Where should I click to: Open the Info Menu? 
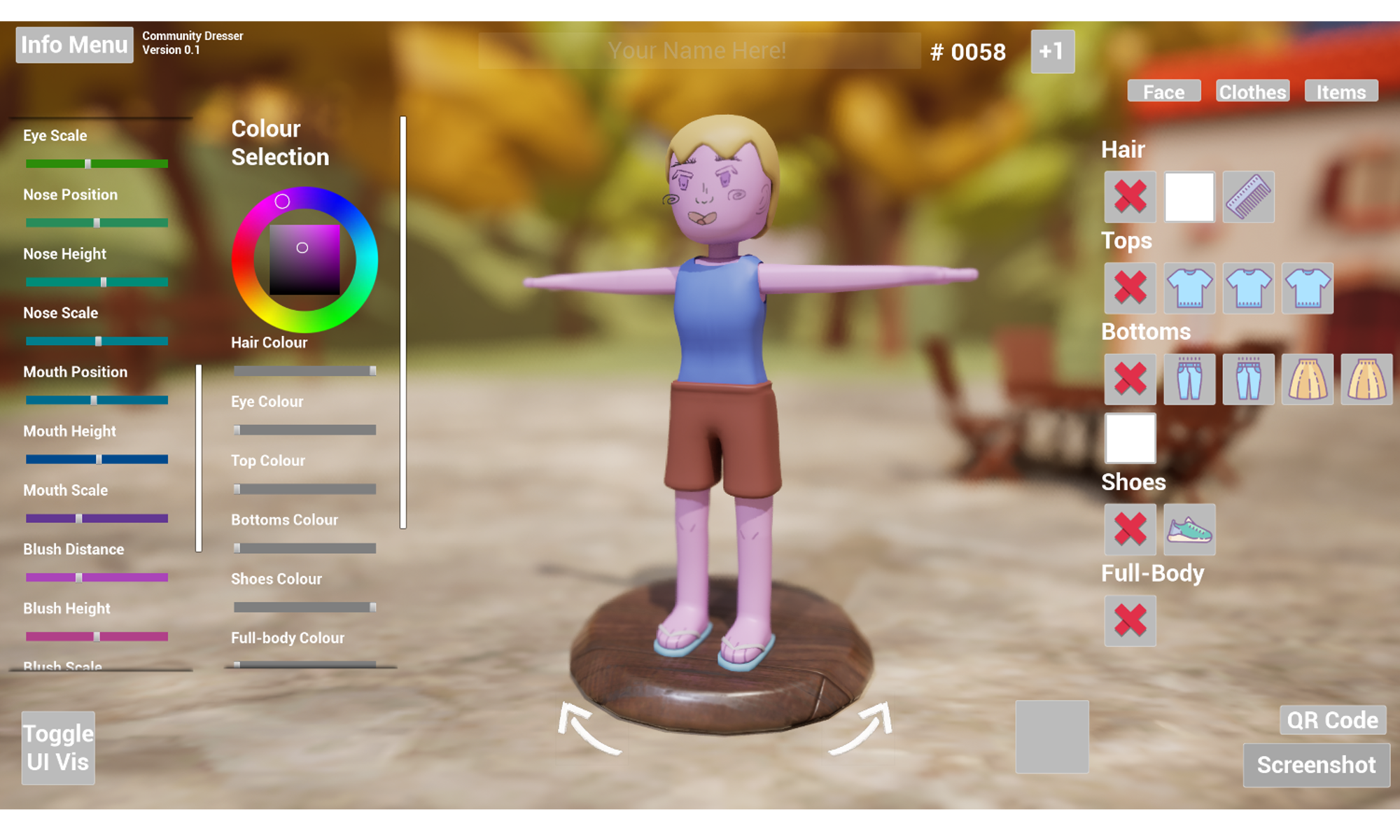click(74, 45)
